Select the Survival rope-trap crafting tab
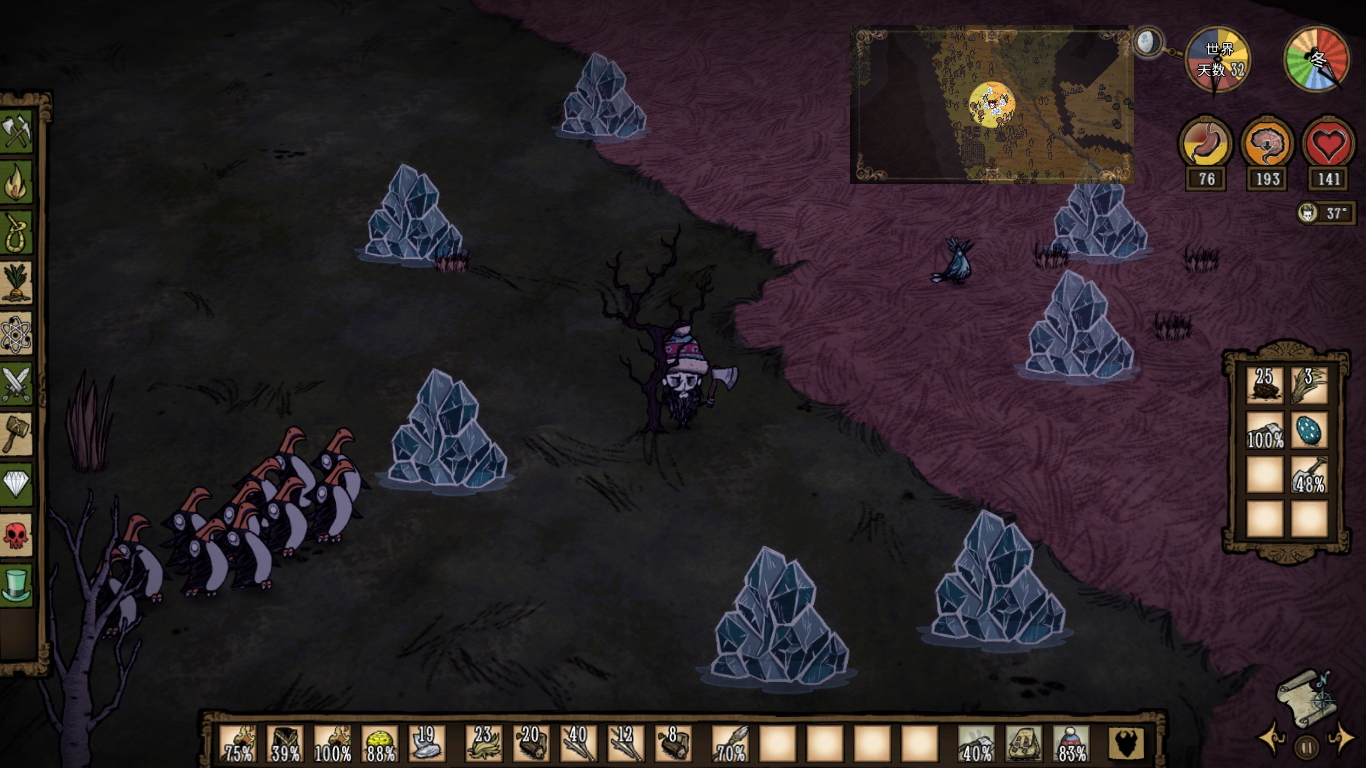 (x=17, y=232)
